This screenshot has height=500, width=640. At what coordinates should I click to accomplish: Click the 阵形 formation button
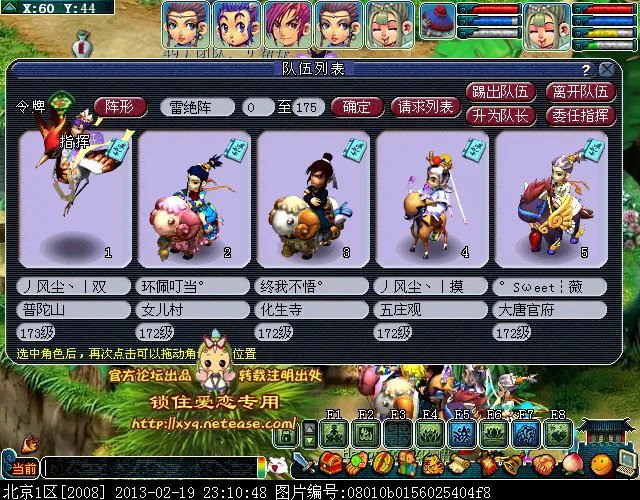click(120, 107)
